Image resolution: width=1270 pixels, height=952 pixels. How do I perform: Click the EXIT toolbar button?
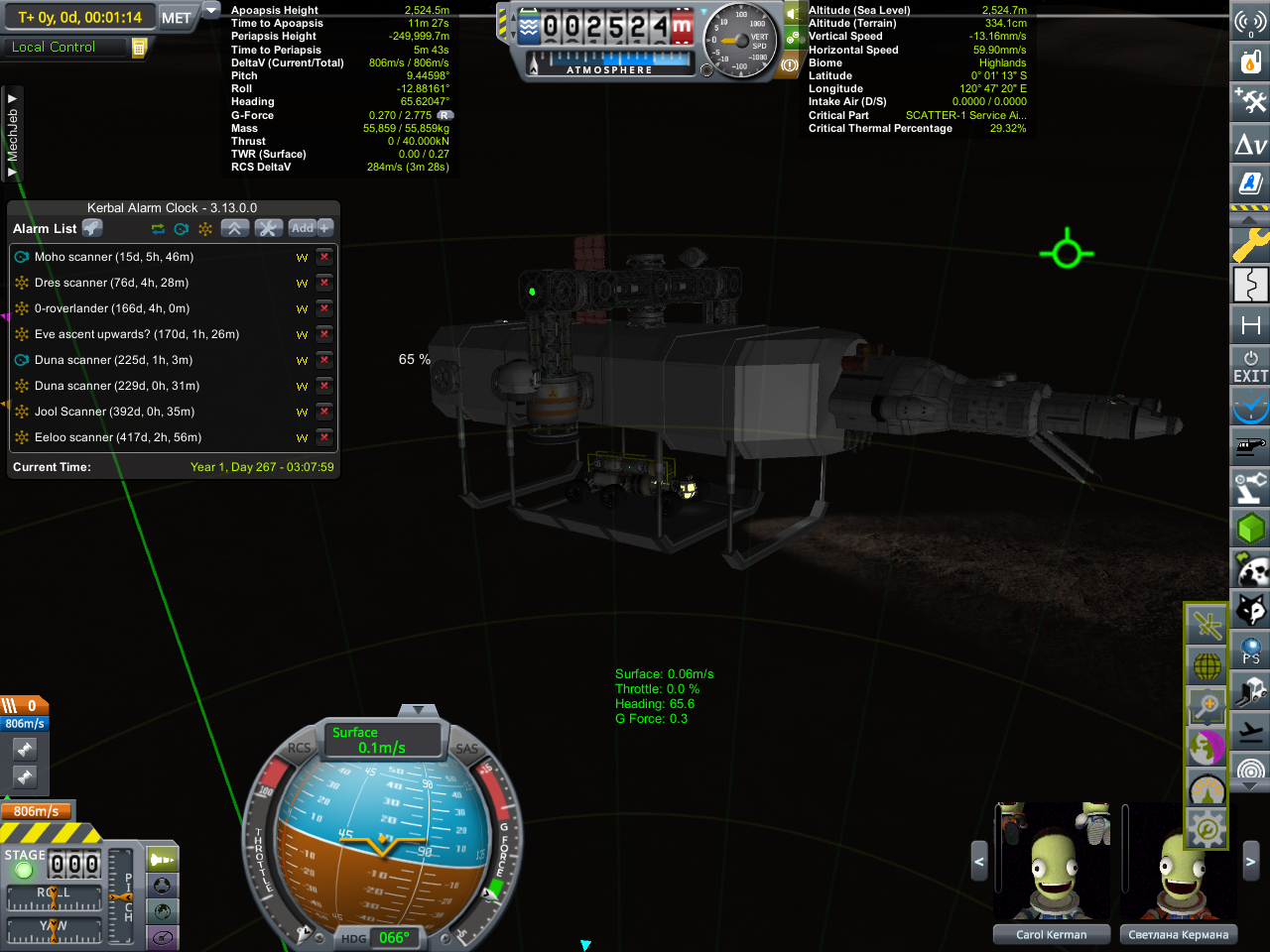click(1250, 365)
